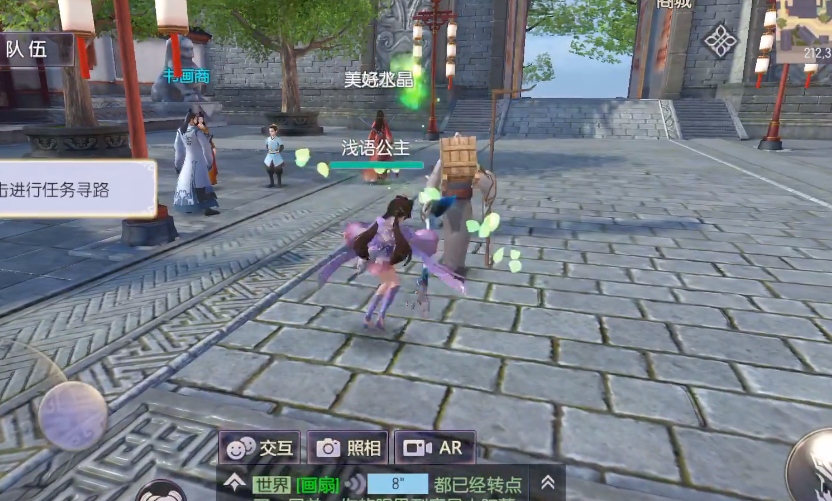Click the virtual joystick knob
Viewport: 832px width, 501px height.
[x=73, y=415]
